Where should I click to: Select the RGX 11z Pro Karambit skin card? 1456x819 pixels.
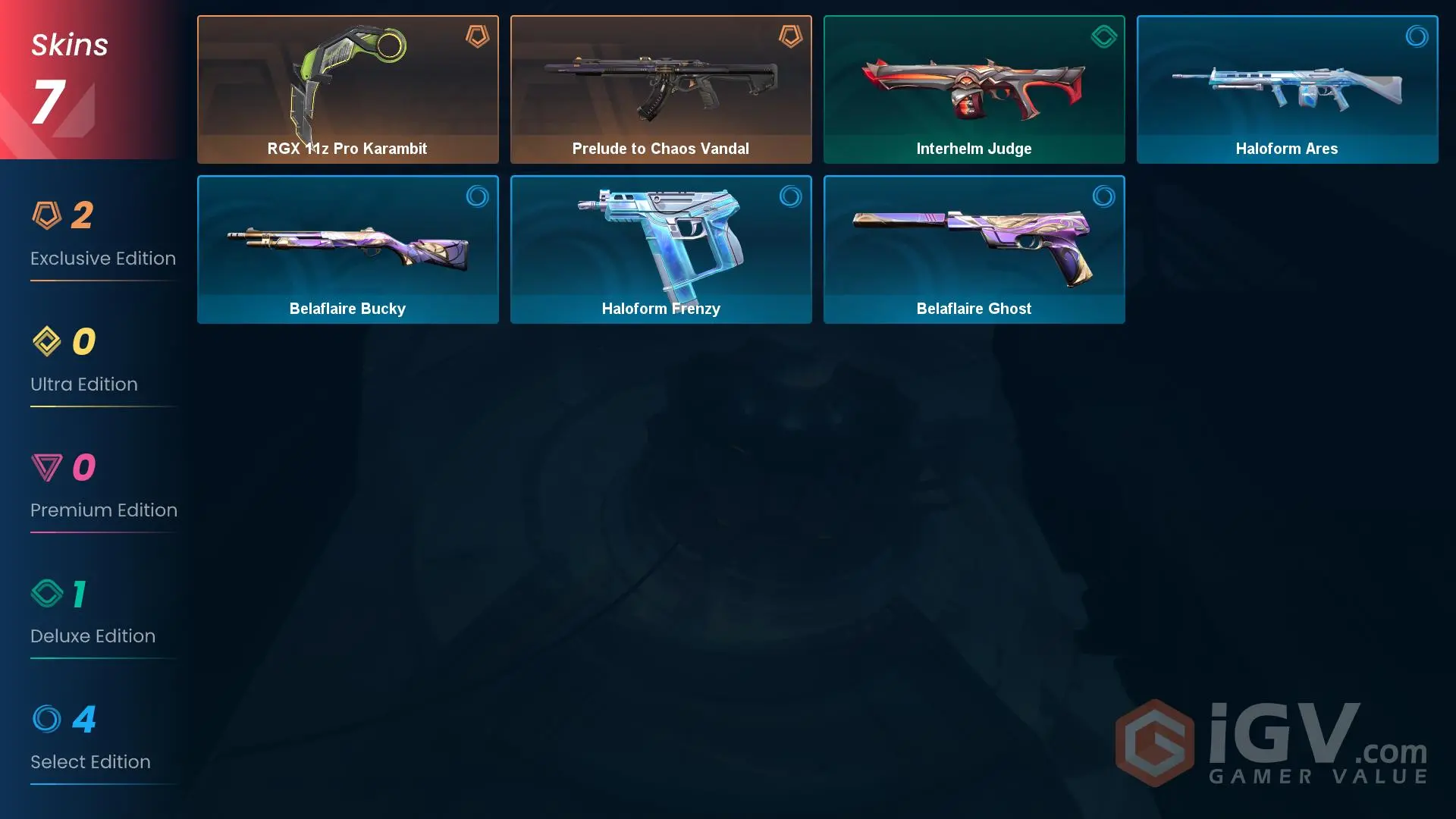point(347,89)
